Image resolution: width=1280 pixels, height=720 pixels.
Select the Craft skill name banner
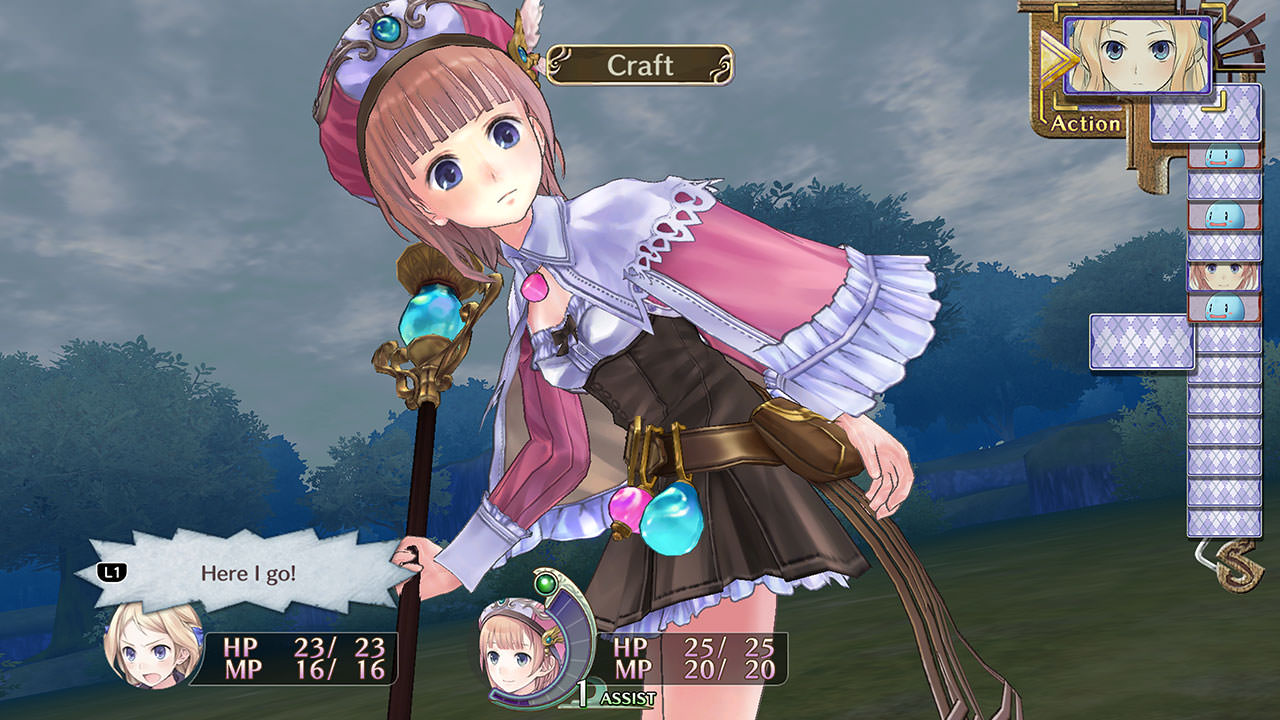pos(640,66)
